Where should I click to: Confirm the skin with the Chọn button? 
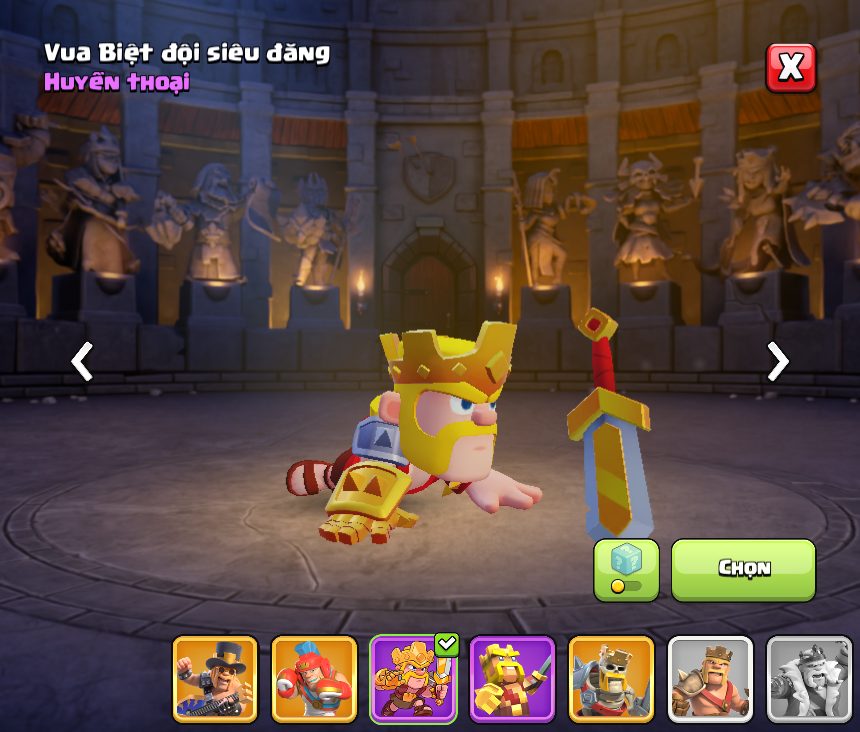click(x=743, y=569)
